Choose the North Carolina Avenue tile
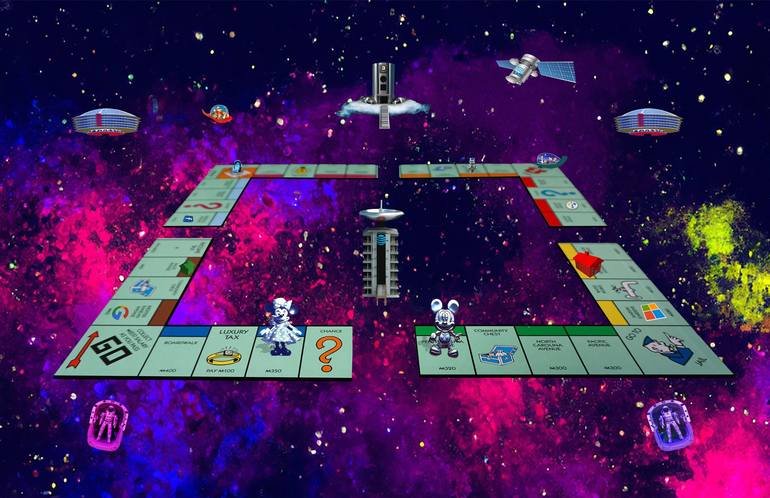Screen dimensions: 770x498 [x=551, y=351]
